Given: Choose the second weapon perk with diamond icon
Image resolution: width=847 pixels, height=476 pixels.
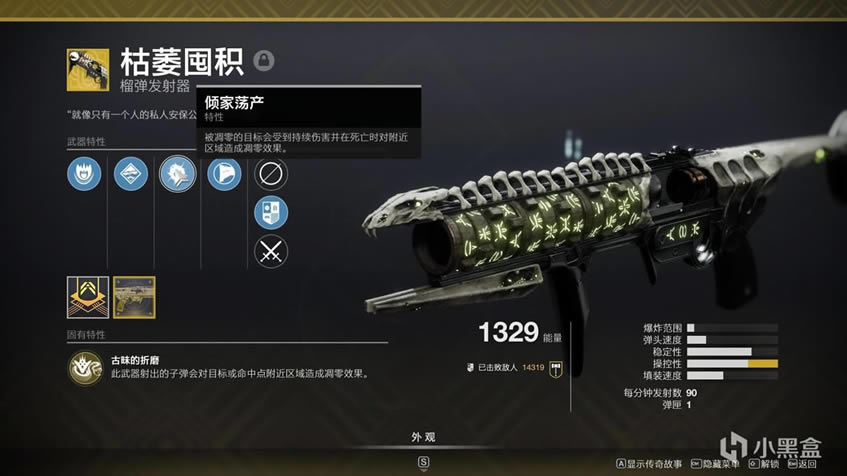Looking at the screenshot, I should (x=131, y=174).
